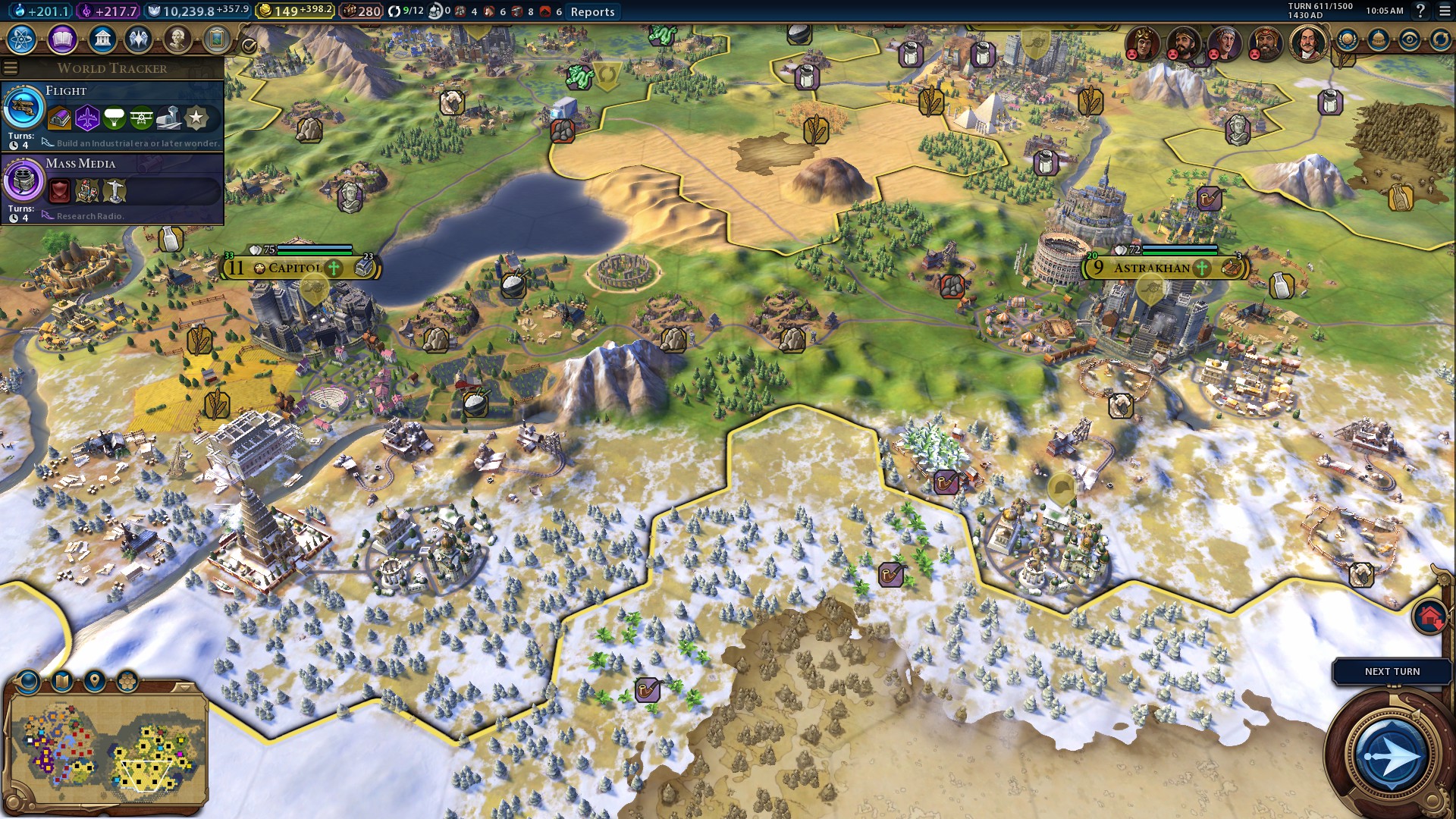Open the Technology tree

(x=21, y=39)
